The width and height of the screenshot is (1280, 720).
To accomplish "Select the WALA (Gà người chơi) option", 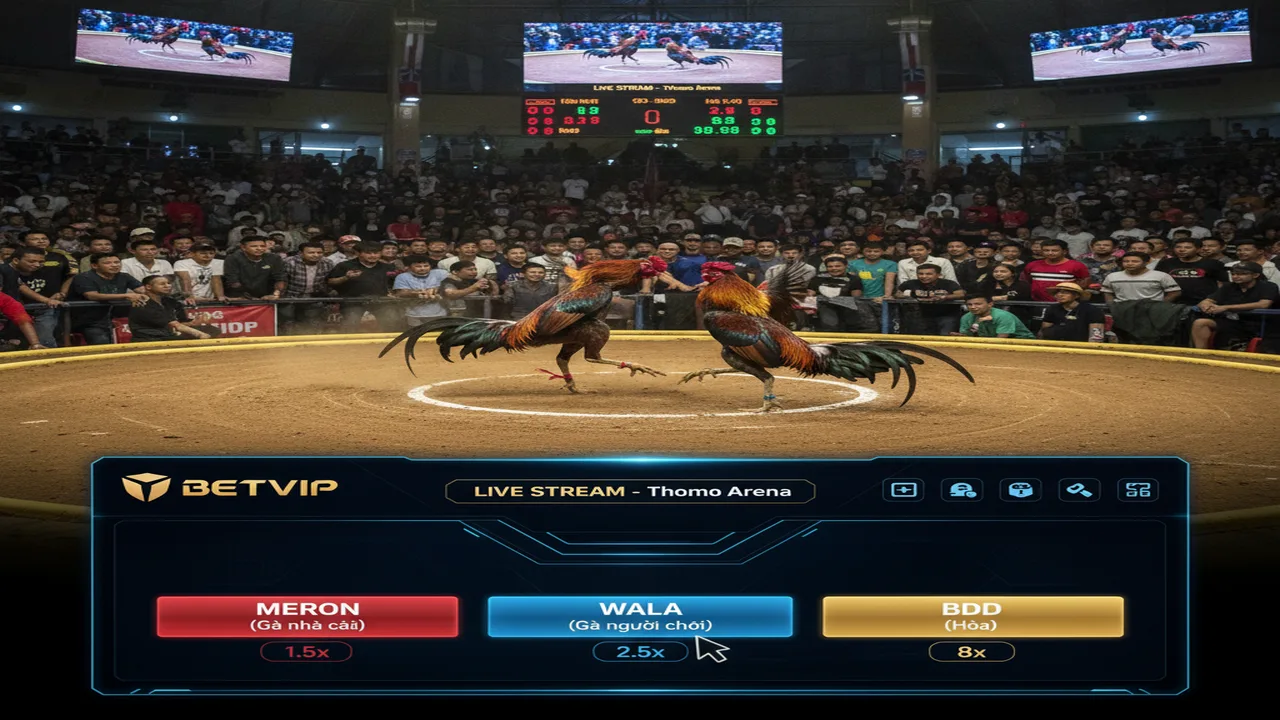I will tap(640, 616).
